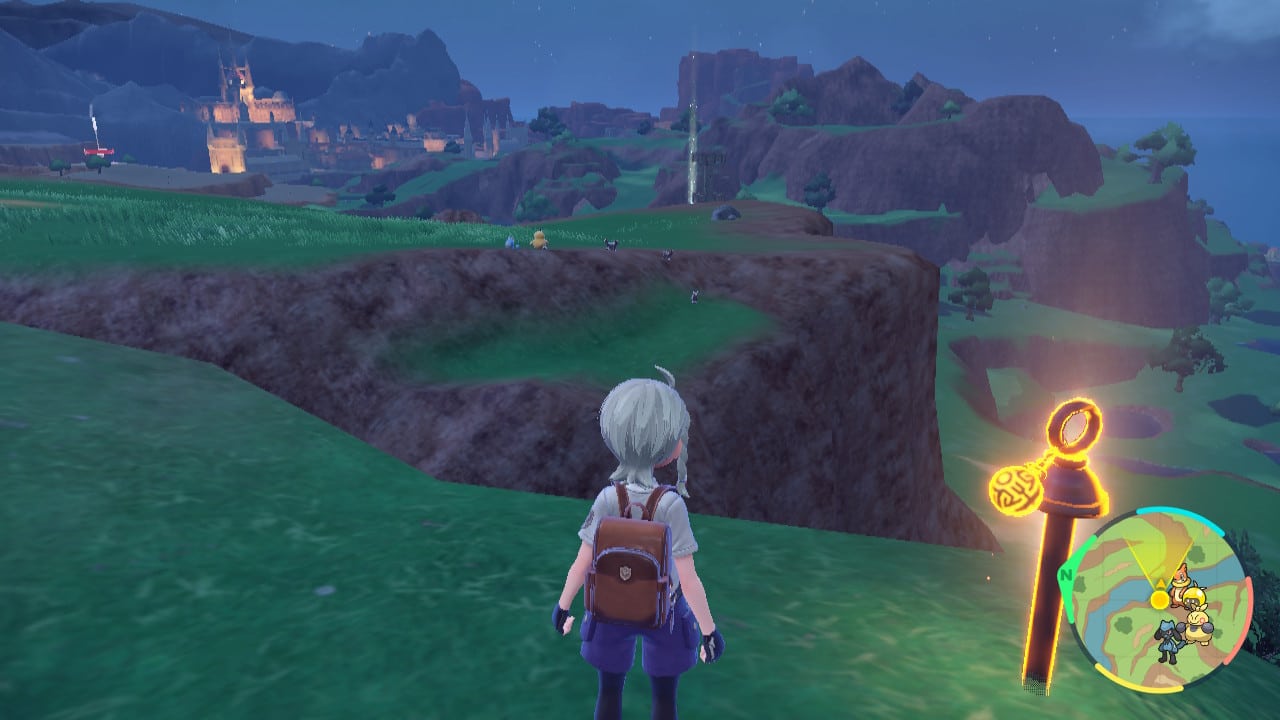The width and height of the screenshot is (1280, 720).
Task: Select the Riolu icon on the minimap
Action: 1167,639
